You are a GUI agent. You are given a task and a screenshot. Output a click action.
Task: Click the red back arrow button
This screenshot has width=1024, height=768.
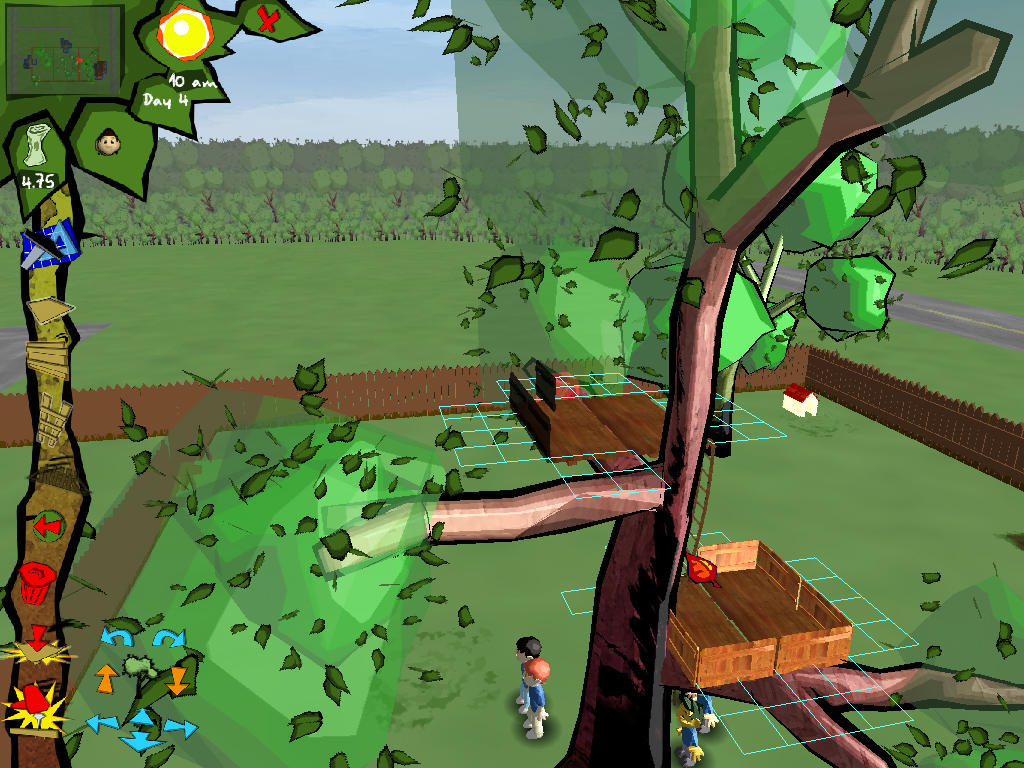47,525
